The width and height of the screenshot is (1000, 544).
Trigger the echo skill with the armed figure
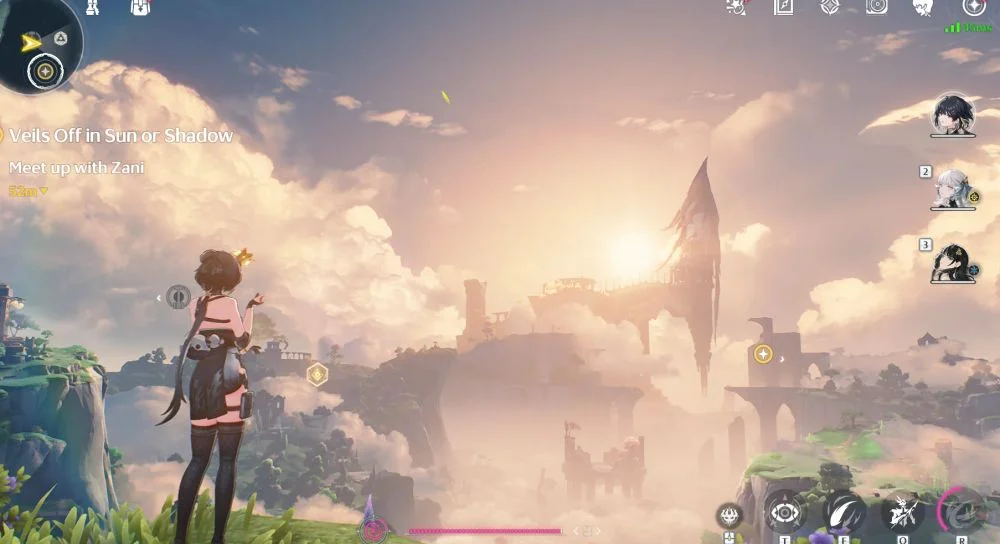[903, 513]
